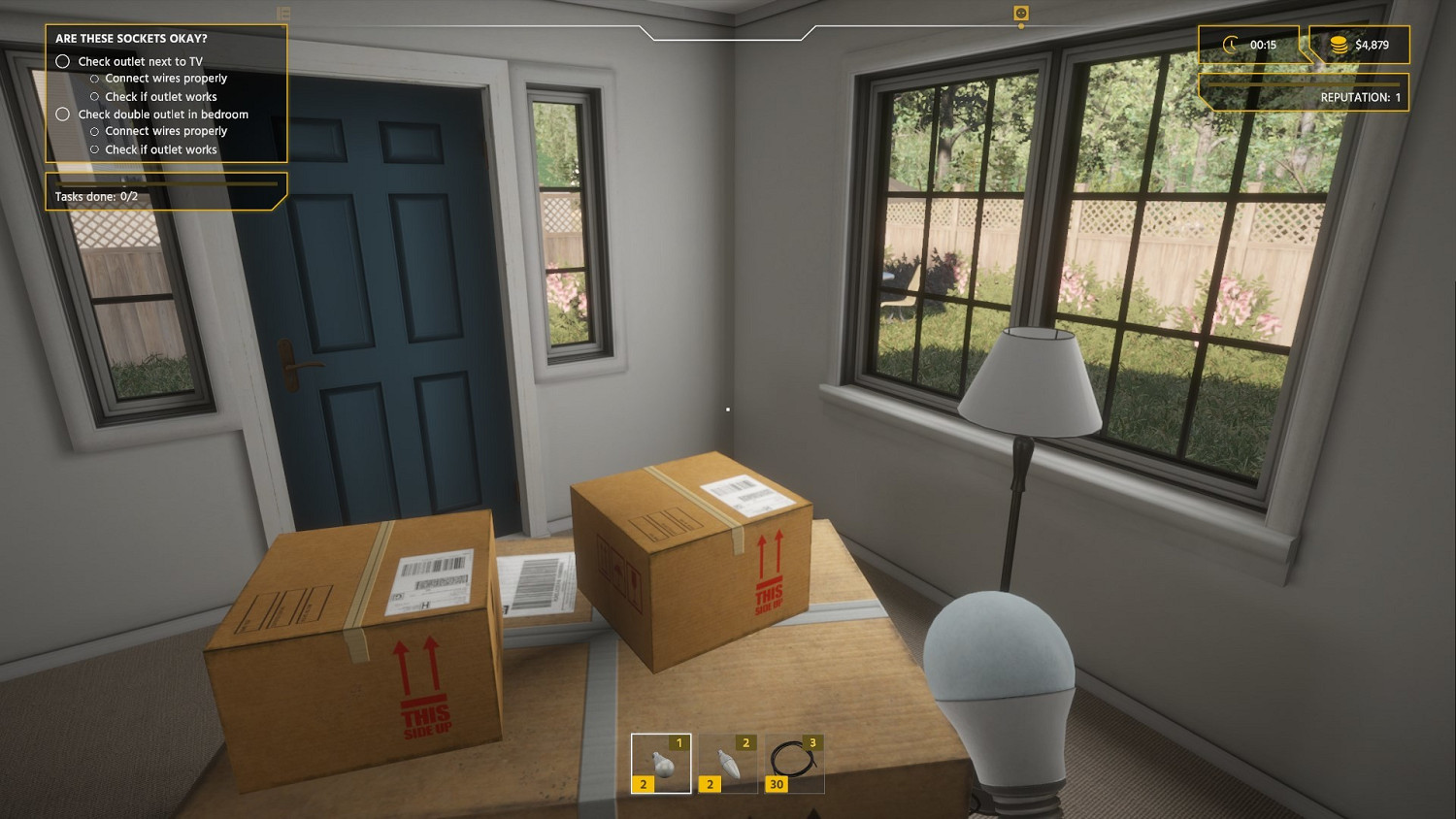Viewport: 1456px width, 819px height.
Task: Click the socket objective marker at screen top
Action: coord(1019,14)
